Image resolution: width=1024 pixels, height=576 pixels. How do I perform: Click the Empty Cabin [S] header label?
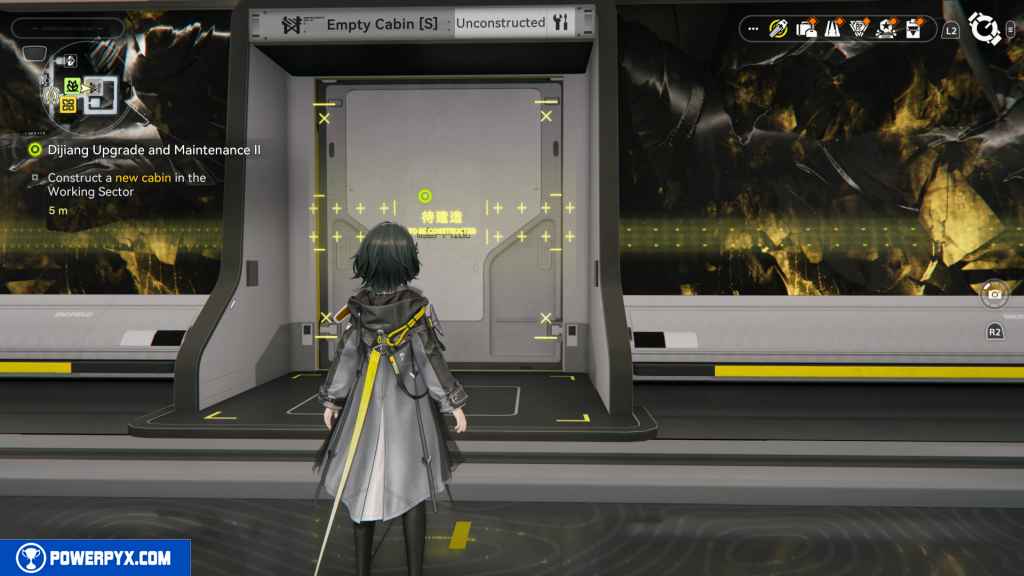pyautogui.click(x=368, y=23)
